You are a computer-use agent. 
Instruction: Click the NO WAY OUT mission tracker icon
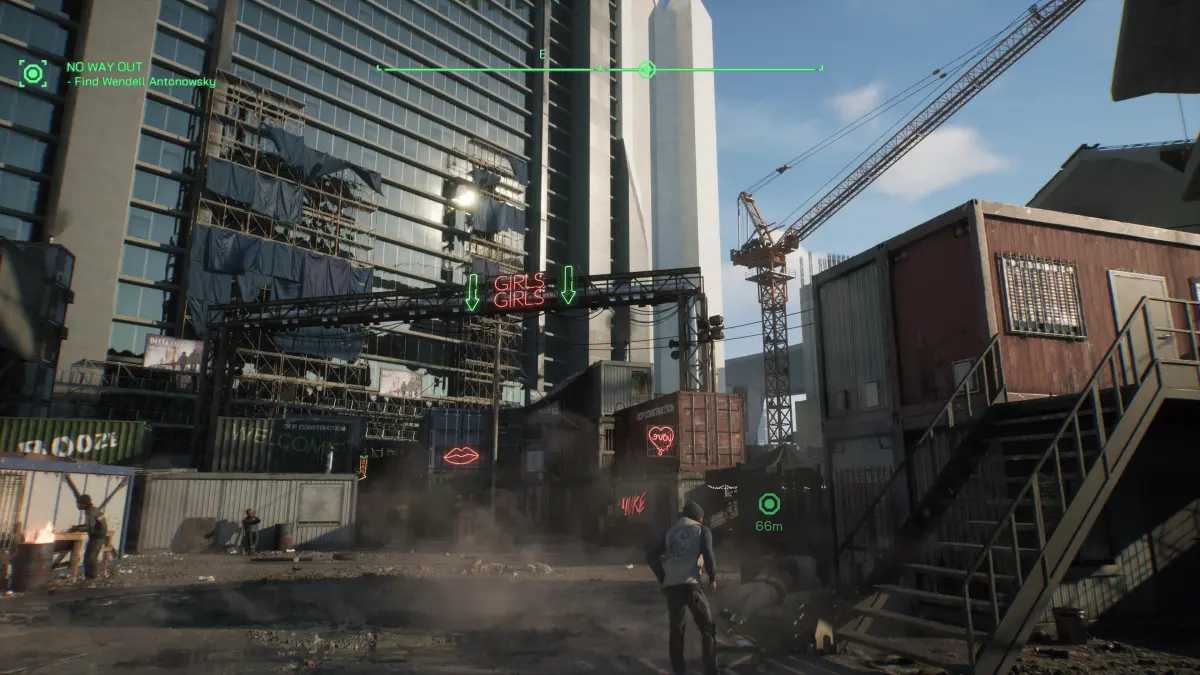point(34,73)
